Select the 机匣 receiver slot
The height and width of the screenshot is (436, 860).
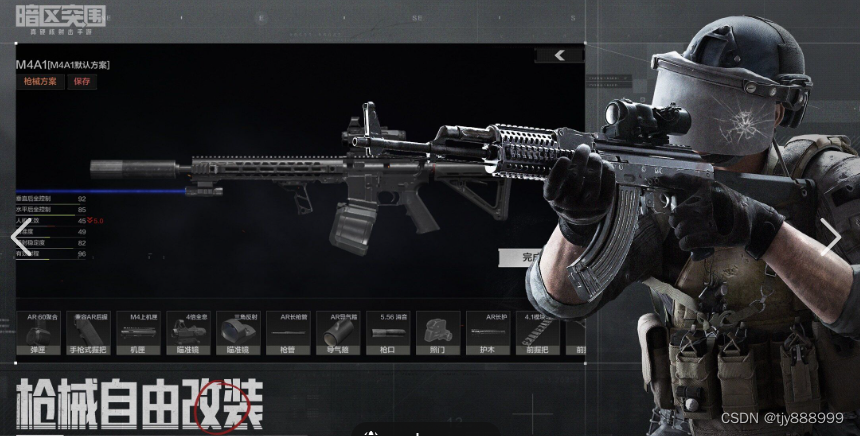click(x=138, y=334)
